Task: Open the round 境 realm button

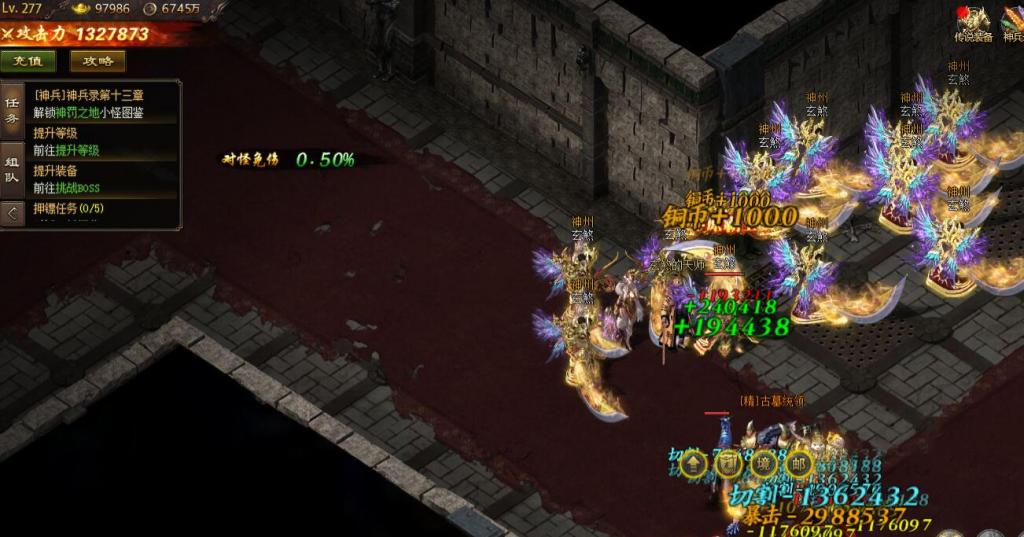Action: pyautogui.click(x=763, y=463)
